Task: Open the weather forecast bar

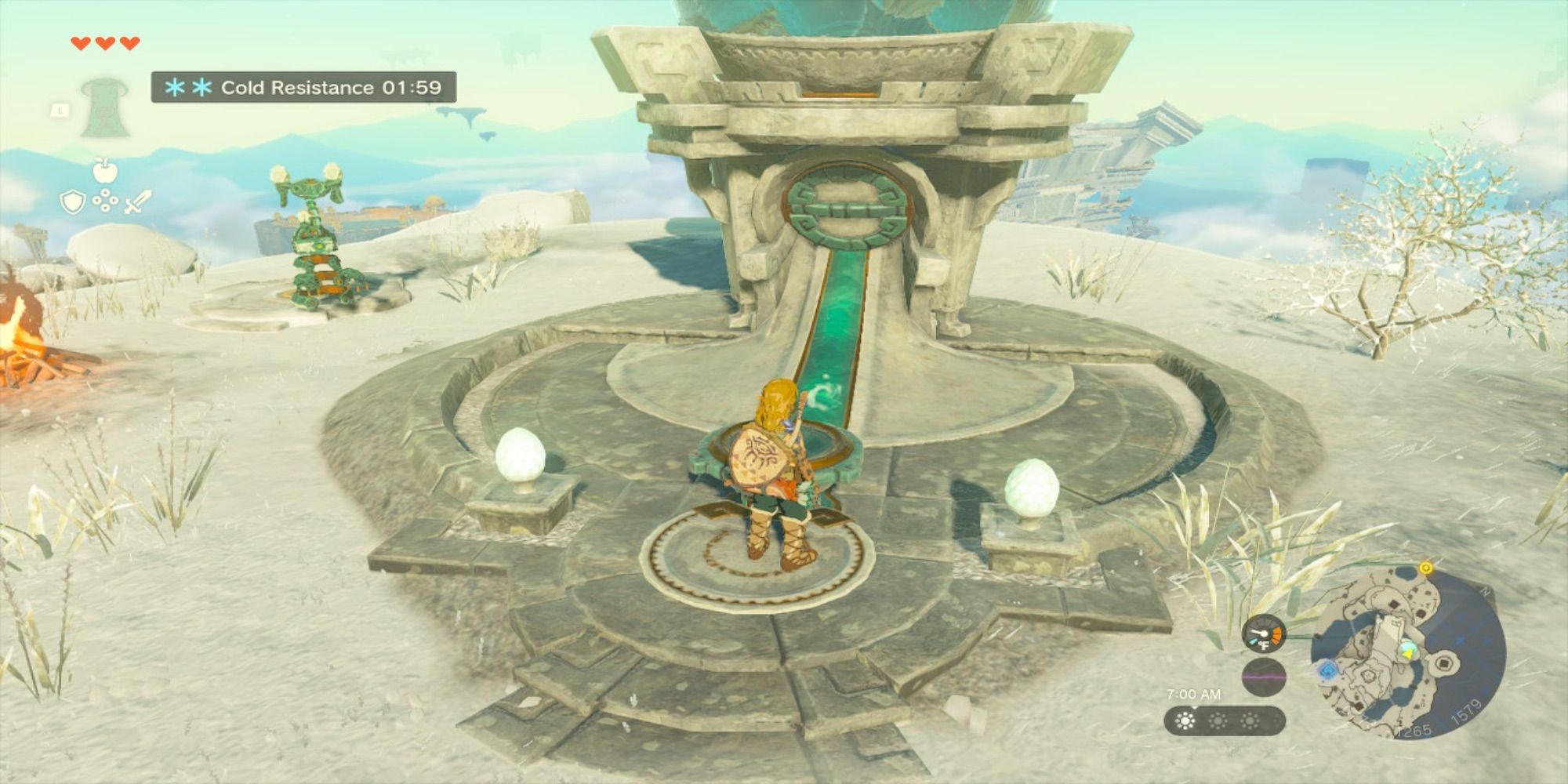Action: 1223,720
